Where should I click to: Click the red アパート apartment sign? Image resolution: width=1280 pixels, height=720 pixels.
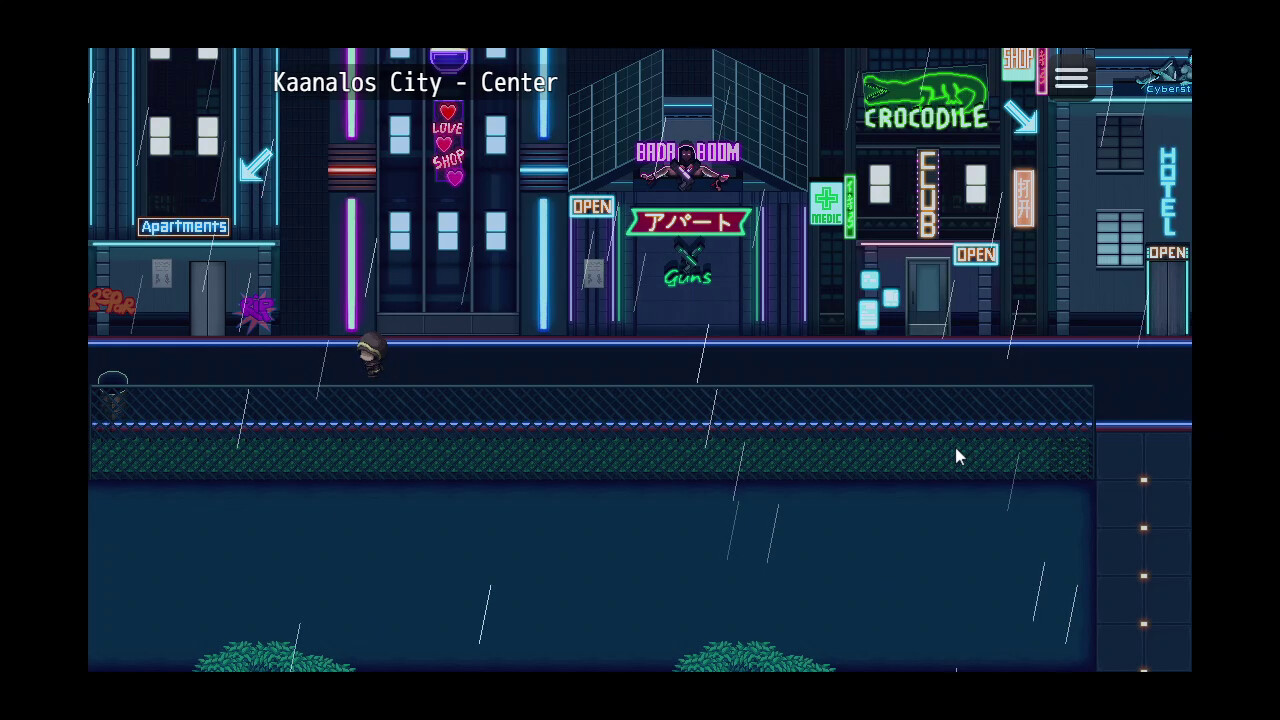coord(687,221)
